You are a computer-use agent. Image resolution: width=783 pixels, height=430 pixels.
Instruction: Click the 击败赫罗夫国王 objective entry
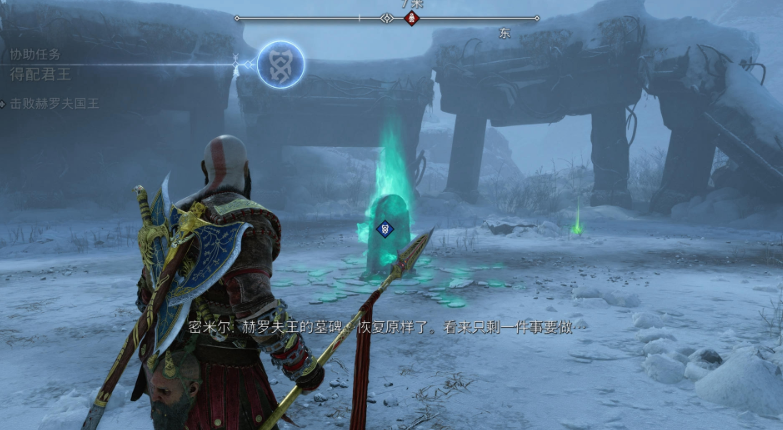(57, 103)
